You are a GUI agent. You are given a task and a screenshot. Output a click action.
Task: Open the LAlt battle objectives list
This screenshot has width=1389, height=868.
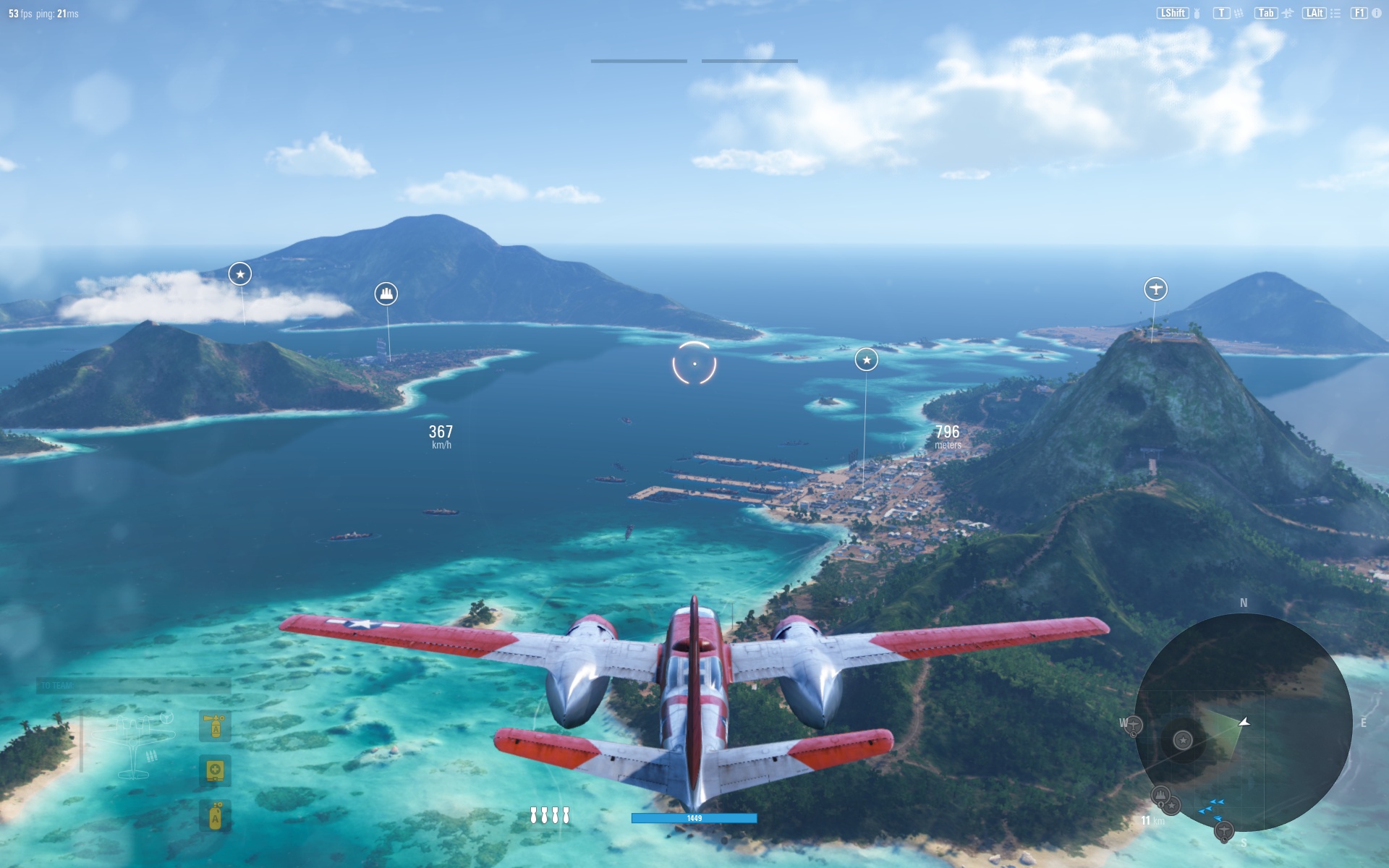click(x=1315, y=12)
